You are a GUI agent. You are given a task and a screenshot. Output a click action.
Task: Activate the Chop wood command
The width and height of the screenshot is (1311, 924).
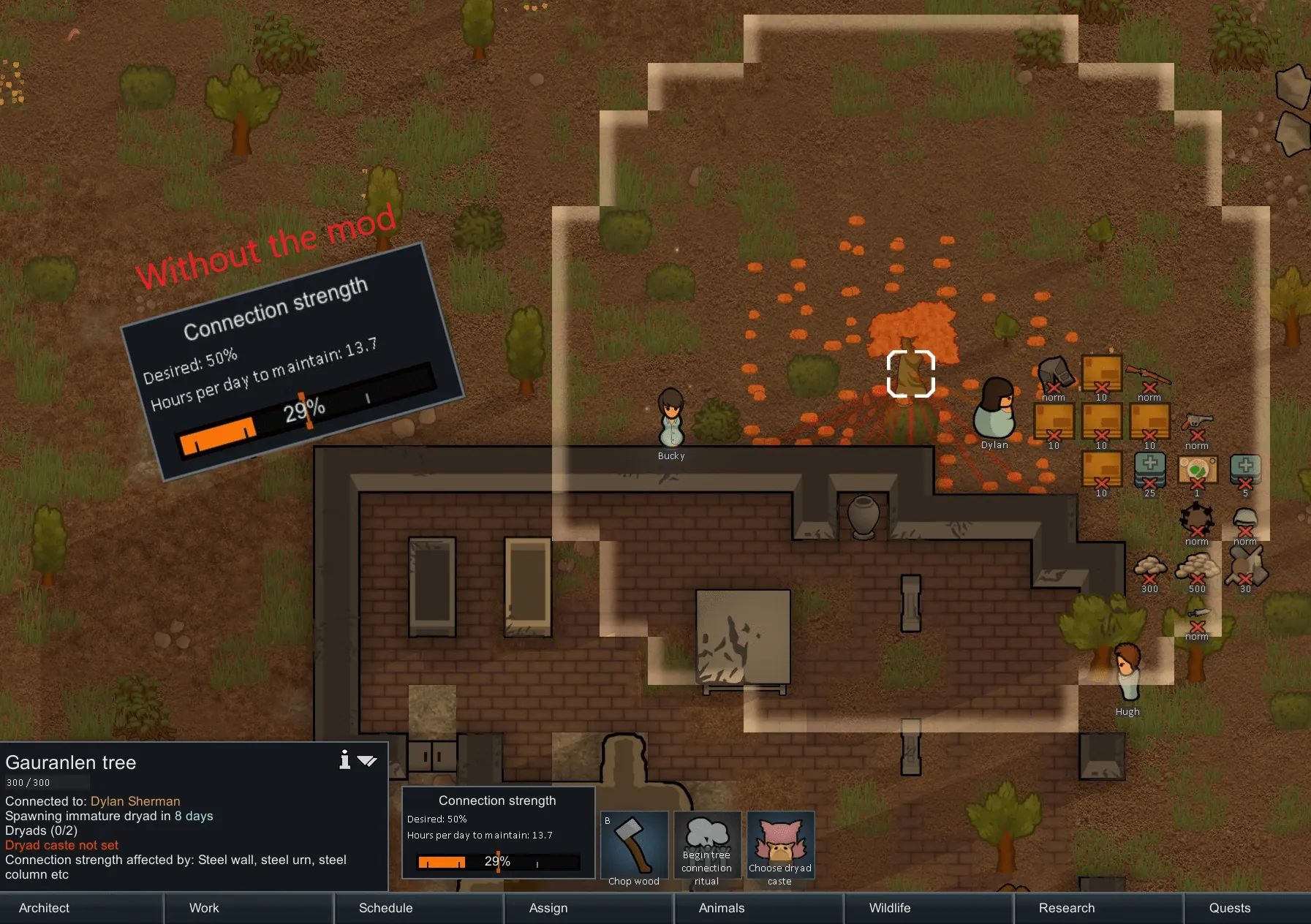click(x=634, y=848)
